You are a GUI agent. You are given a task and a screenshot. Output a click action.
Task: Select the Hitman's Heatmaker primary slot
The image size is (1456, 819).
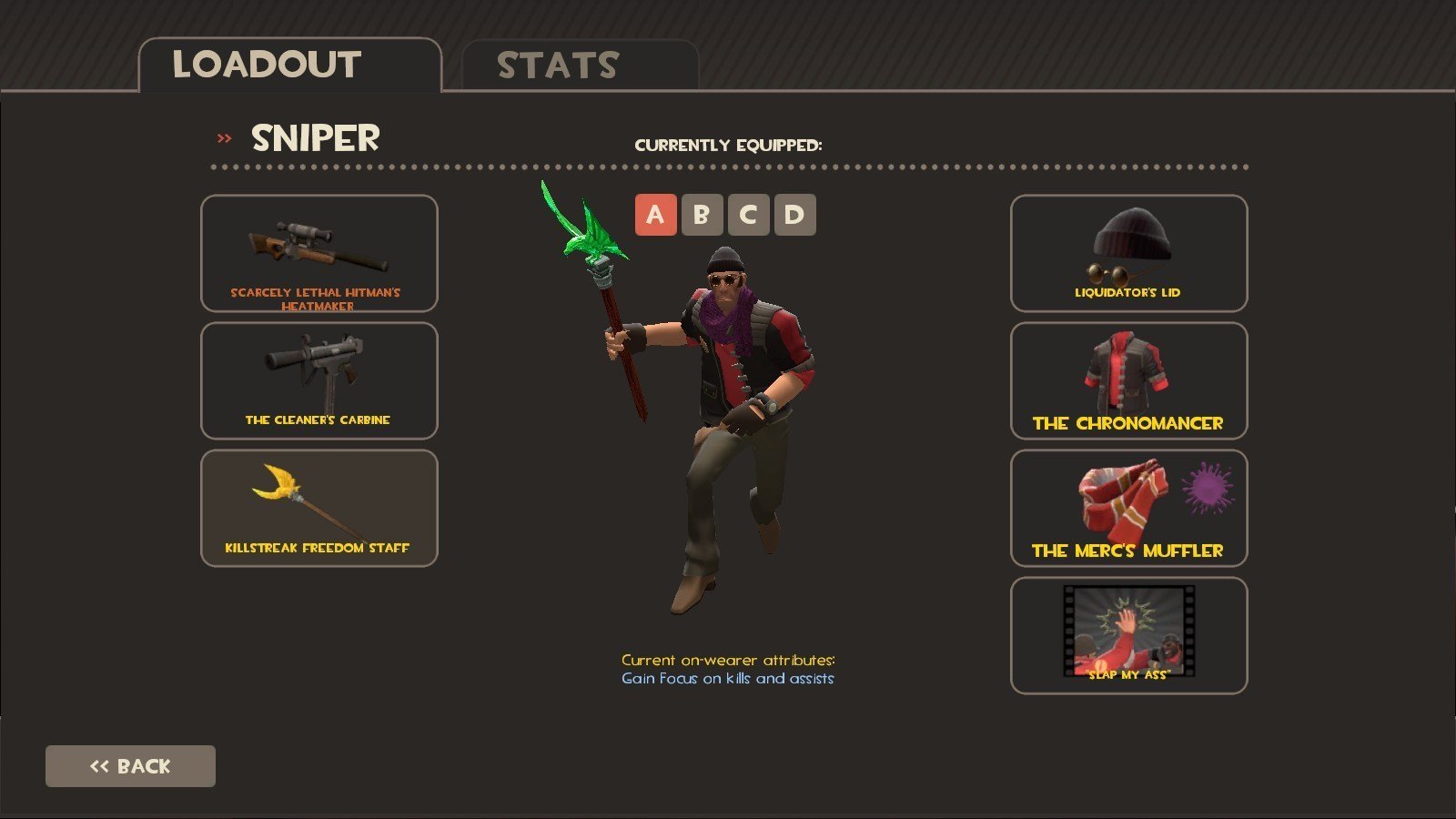[318, 253]
